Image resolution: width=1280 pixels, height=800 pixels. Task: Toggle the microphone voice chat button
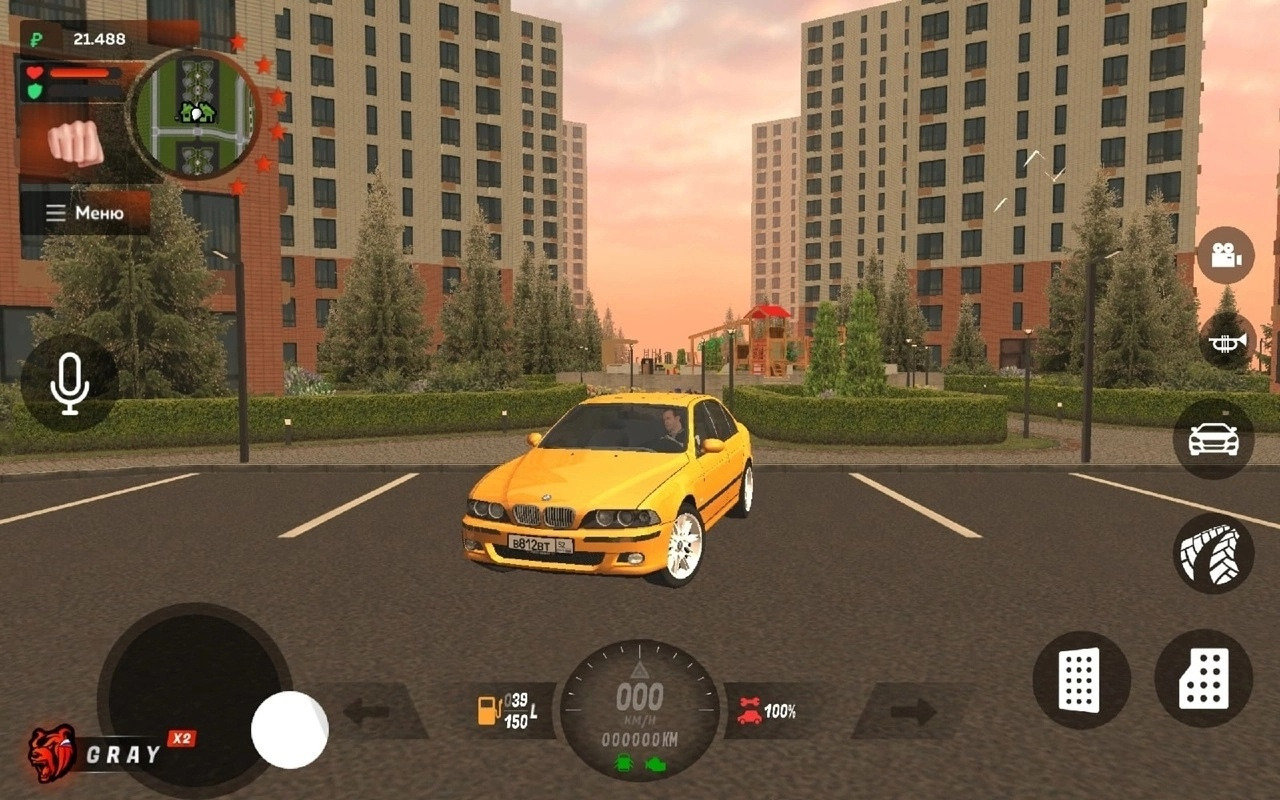tap(70, 383)
